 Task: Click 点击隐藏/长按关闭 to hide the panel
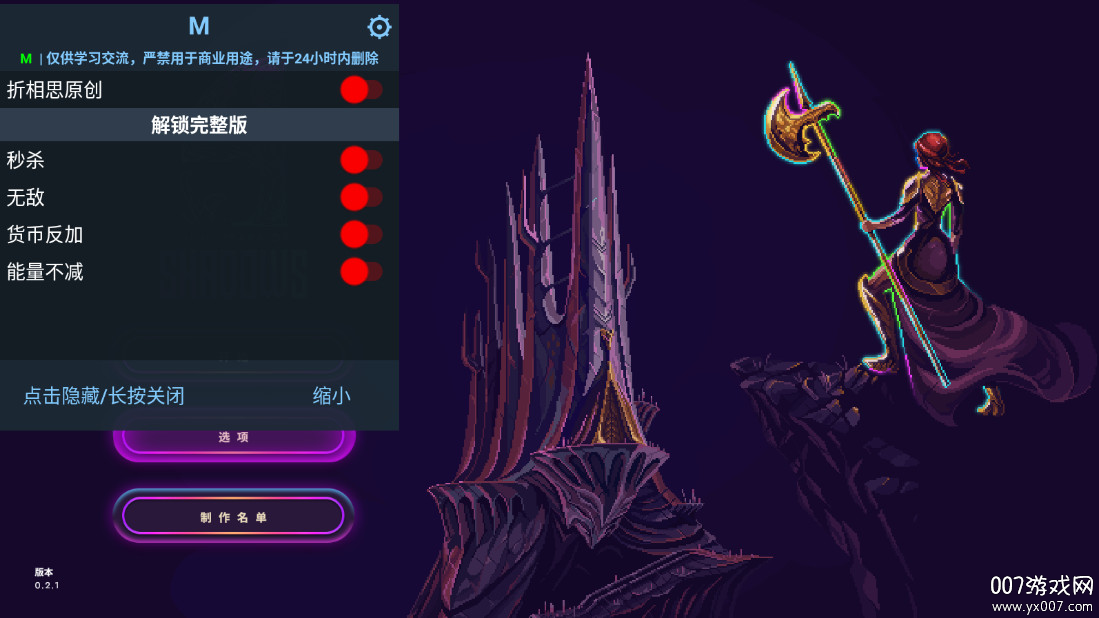pyautogui.click(x=104, y=396)
